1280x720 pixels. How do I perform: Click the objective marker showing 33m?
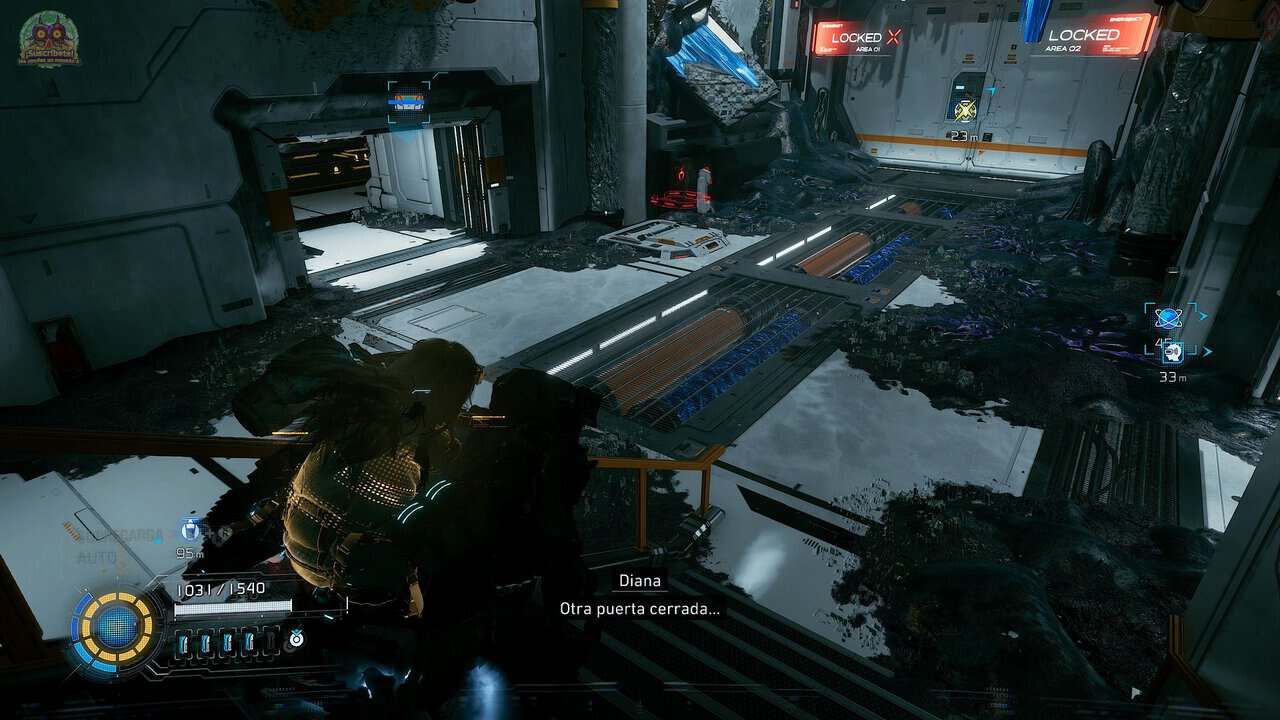[1174, 351]
